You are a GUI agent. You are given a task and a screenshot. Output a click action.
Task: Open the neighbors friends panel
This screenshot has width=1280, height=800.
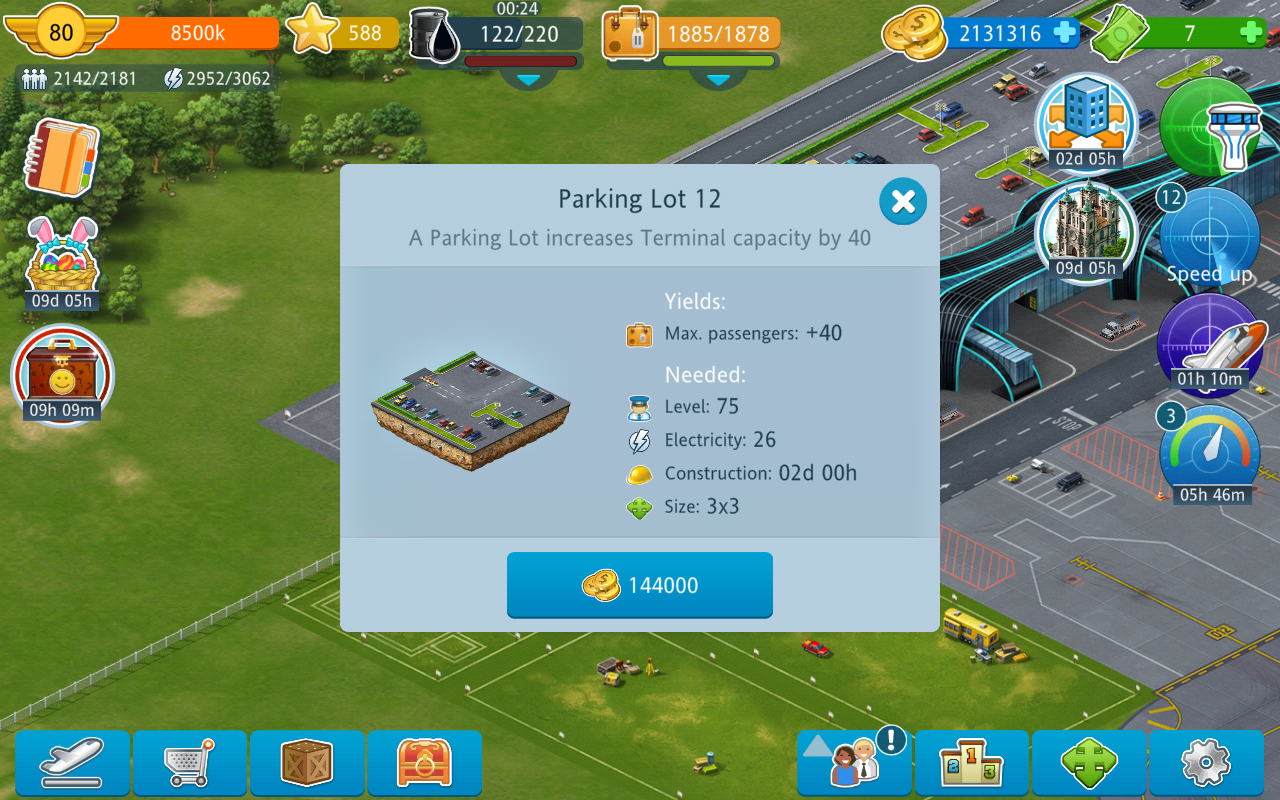pyautogui.click(x=854, y=764)
